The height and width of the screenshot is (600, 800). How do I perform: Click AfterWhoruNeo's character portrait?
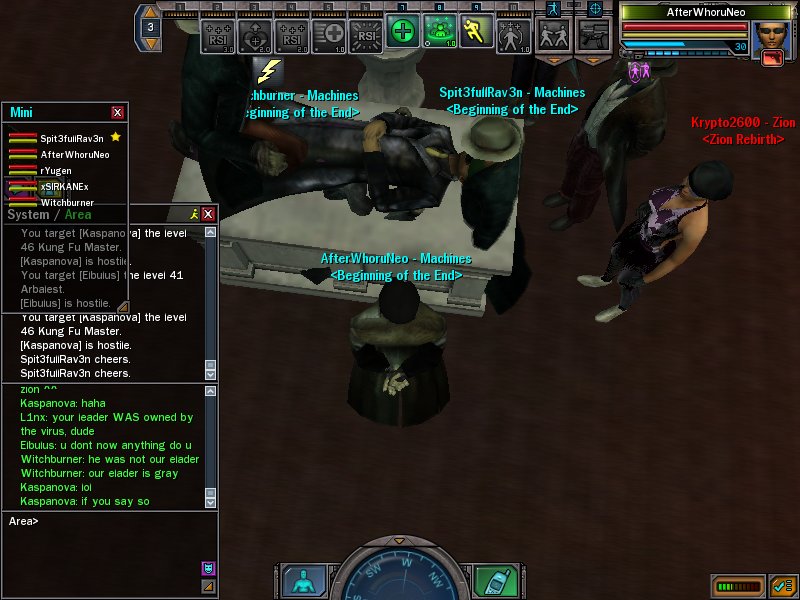772,37
